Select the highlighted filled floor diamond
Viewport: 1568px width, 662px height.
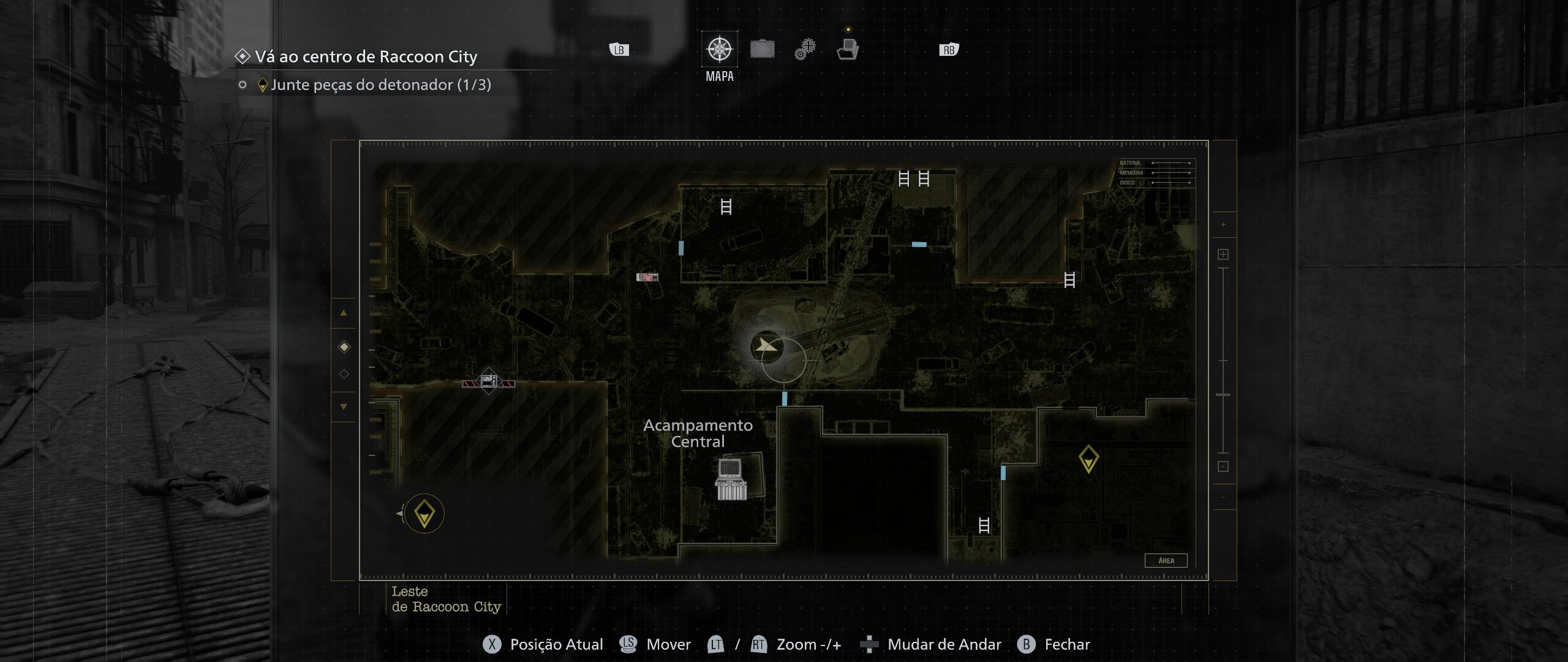pyautogui.click(x=344, y=347)
